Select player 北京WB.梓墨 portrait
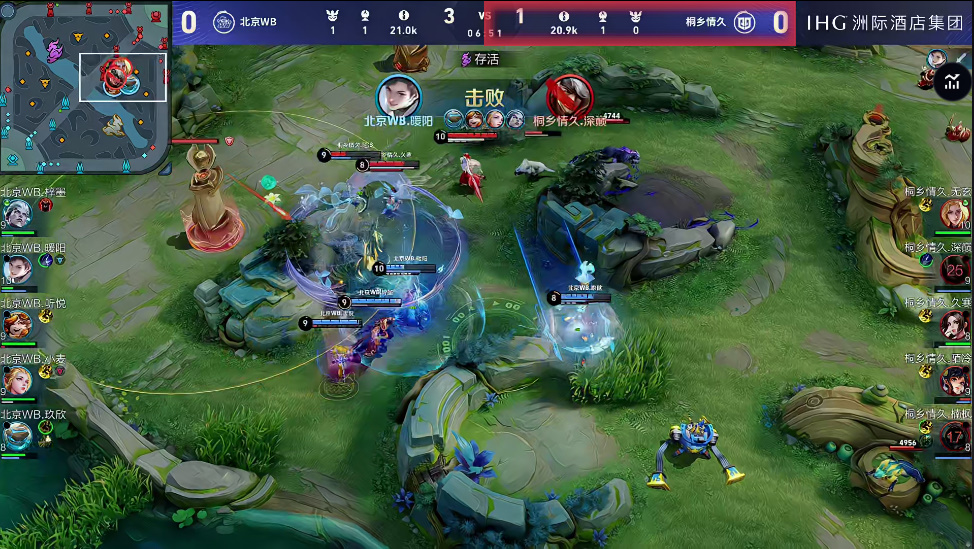The image size is (974, 549). click(x=17, y=212)
